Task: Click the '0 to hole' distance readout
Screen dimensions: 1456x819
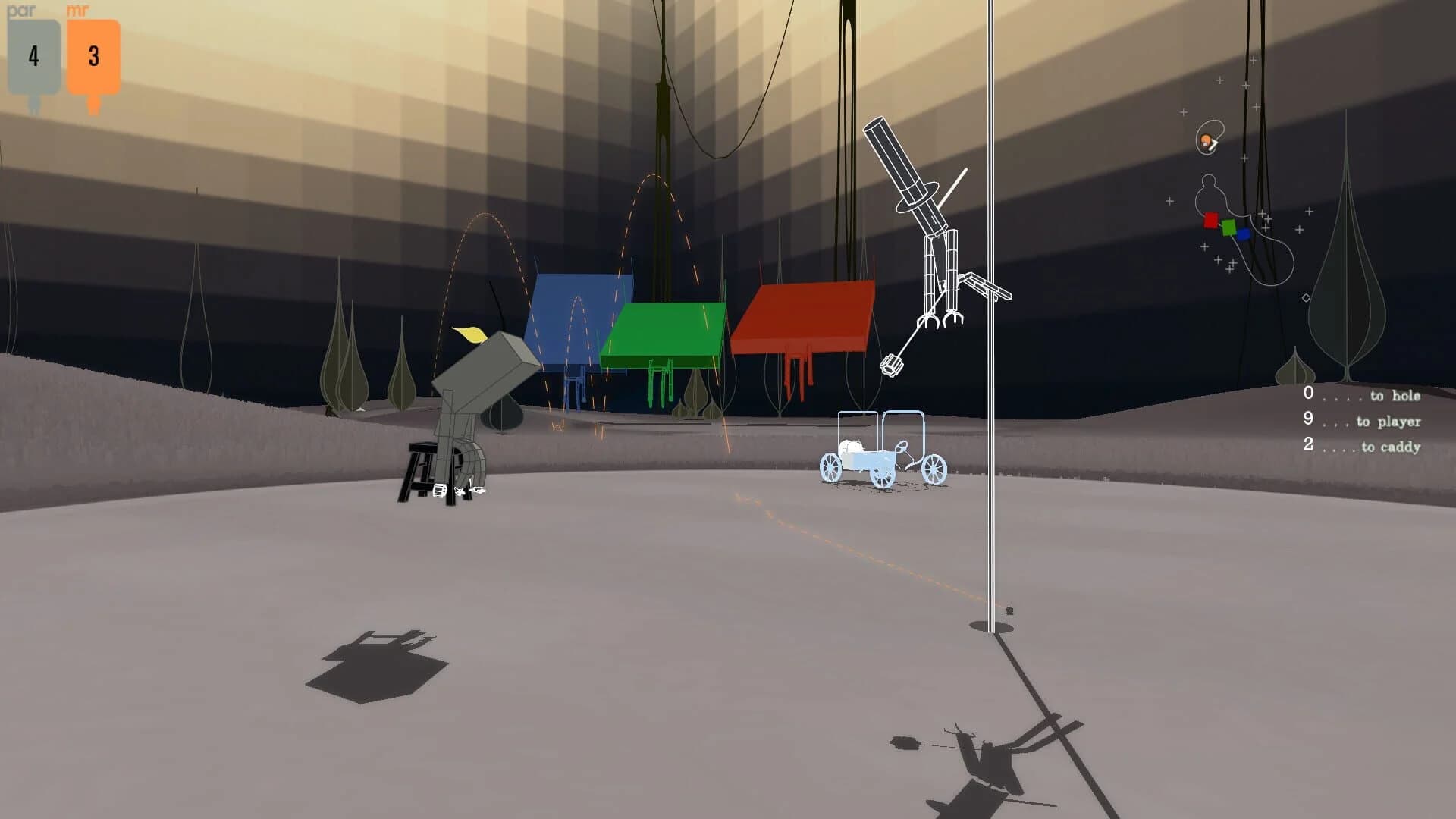Action: coord(1361,395)
